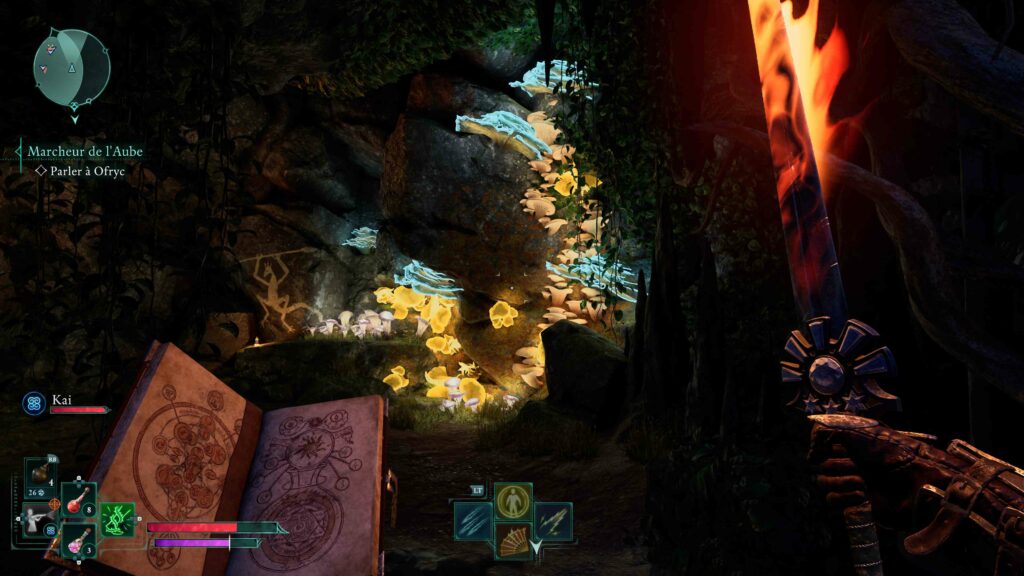Activate the blue claw slash ability
Viewport: 1024px width, 576px height.
(473, 521)
